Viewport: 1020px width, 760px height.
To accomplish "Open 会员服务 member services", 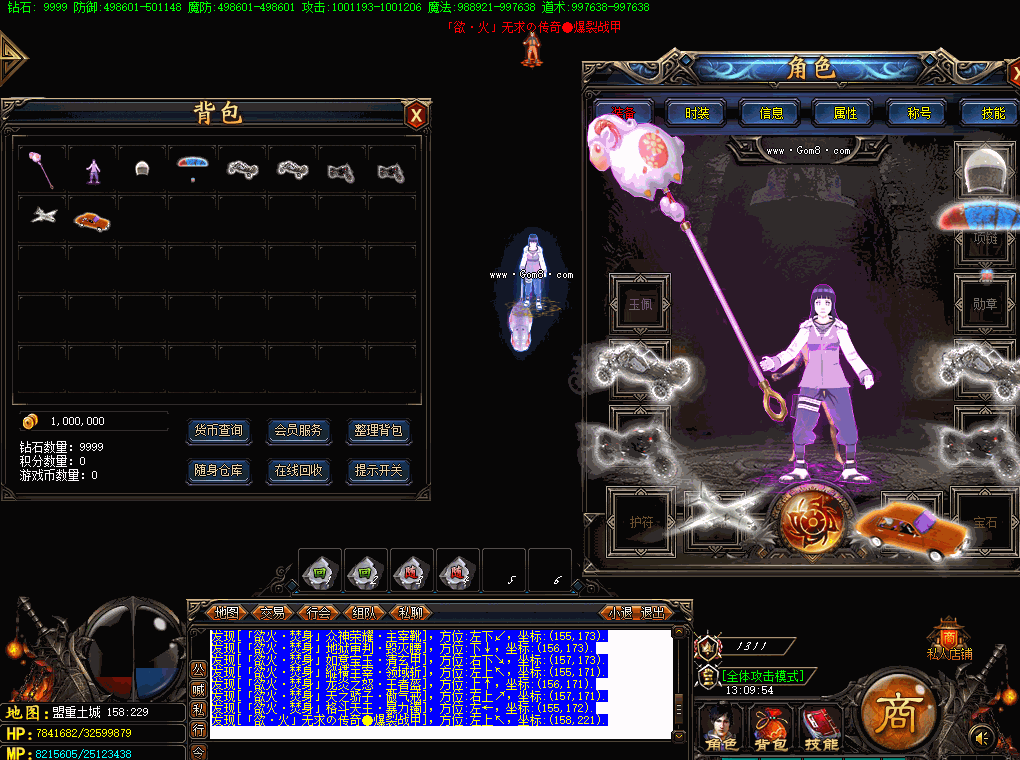I will (x=298, y=431).
